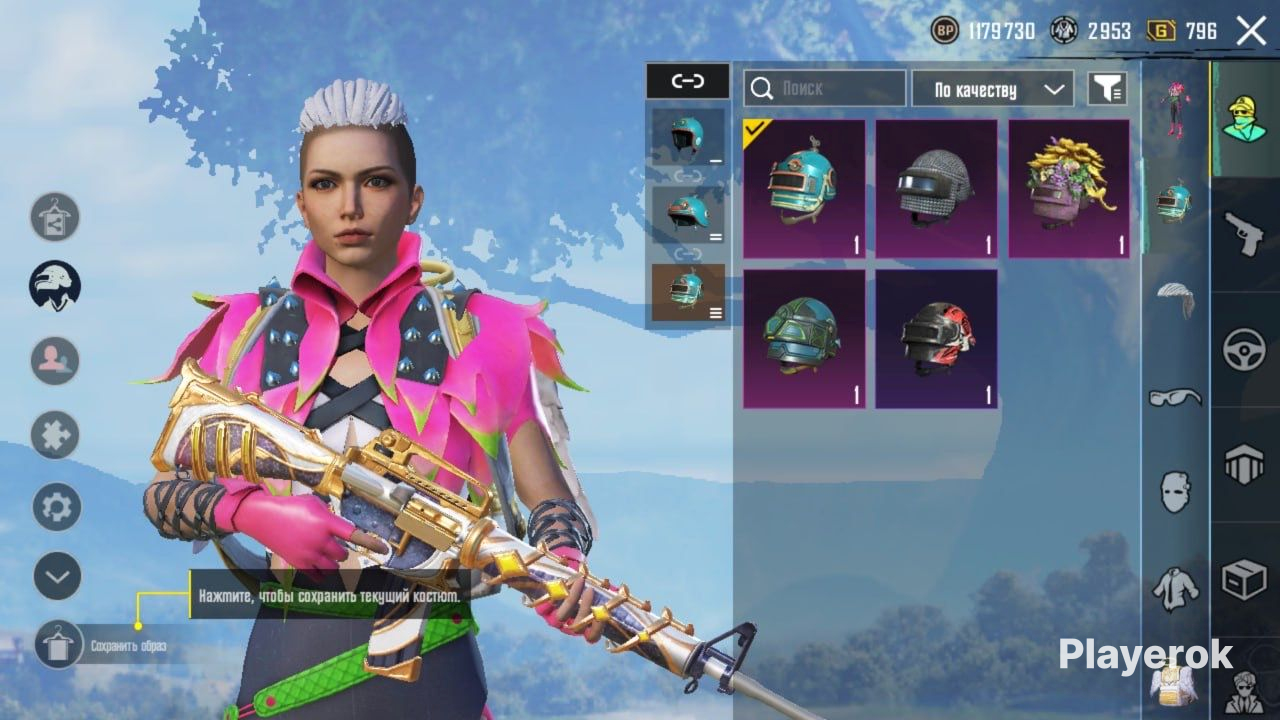Switch to the weapons pistol tab
The height and width of the screenshot is (720, 1280).
click(x=1245, y=233)
